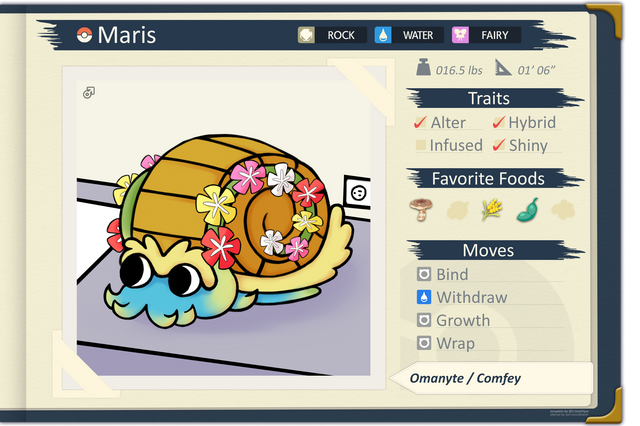Select the Growth move
Screen dimensions: 640x426
click(x=424, y=320)
